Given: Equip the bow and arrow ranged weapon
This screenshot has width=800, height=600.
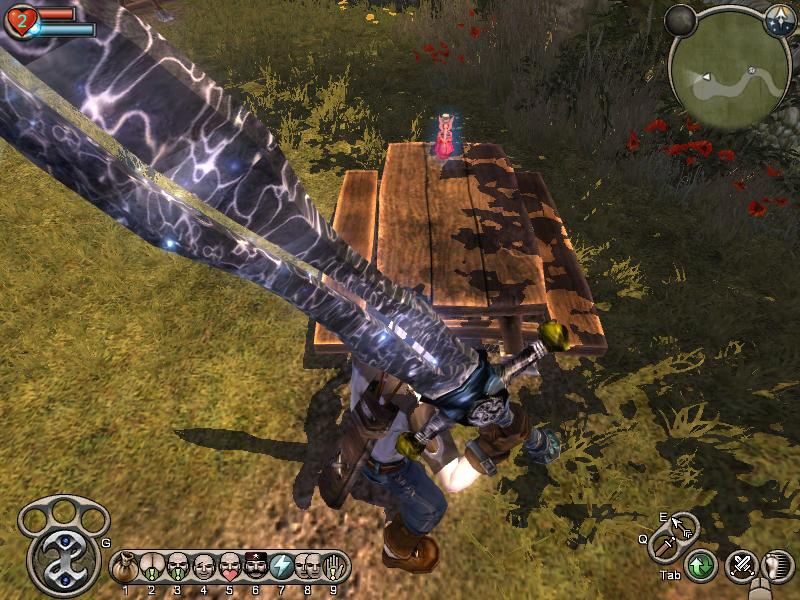Looking at the screenshot, I should [683, 525].
